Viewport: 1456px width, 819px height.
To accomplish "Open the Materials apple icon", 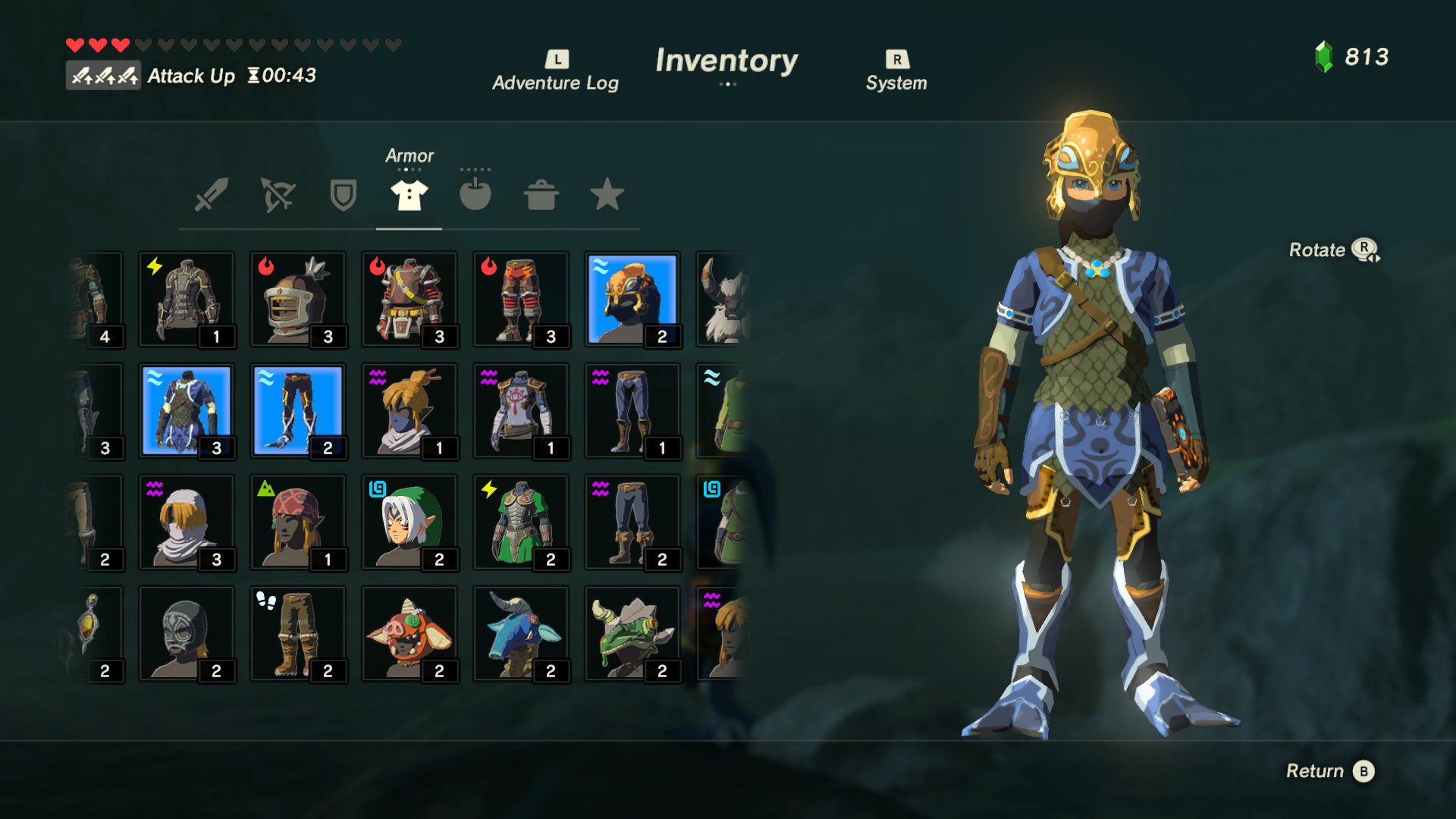I will pyautogui.click(x=475, y=196).
